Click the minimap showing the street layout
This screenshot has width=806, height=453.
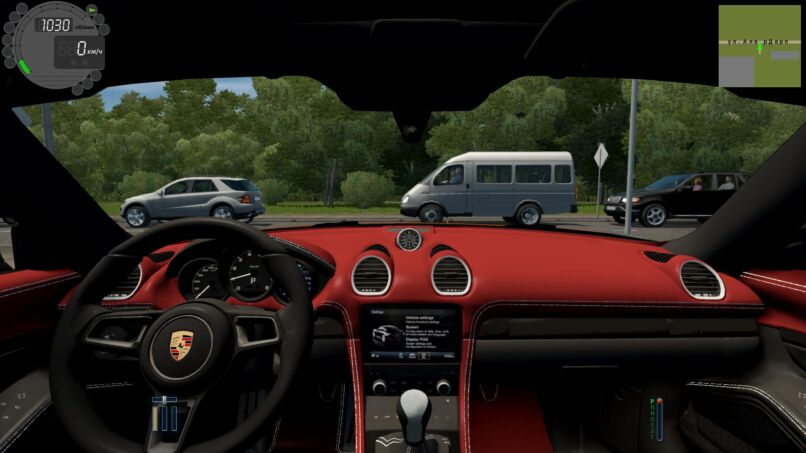(759, 46)
